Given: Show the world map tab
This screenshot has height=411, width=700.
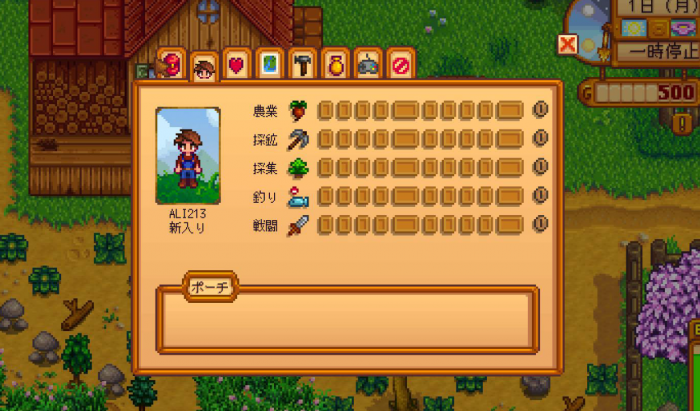Looking at the screenshot, I should point(269,64).
